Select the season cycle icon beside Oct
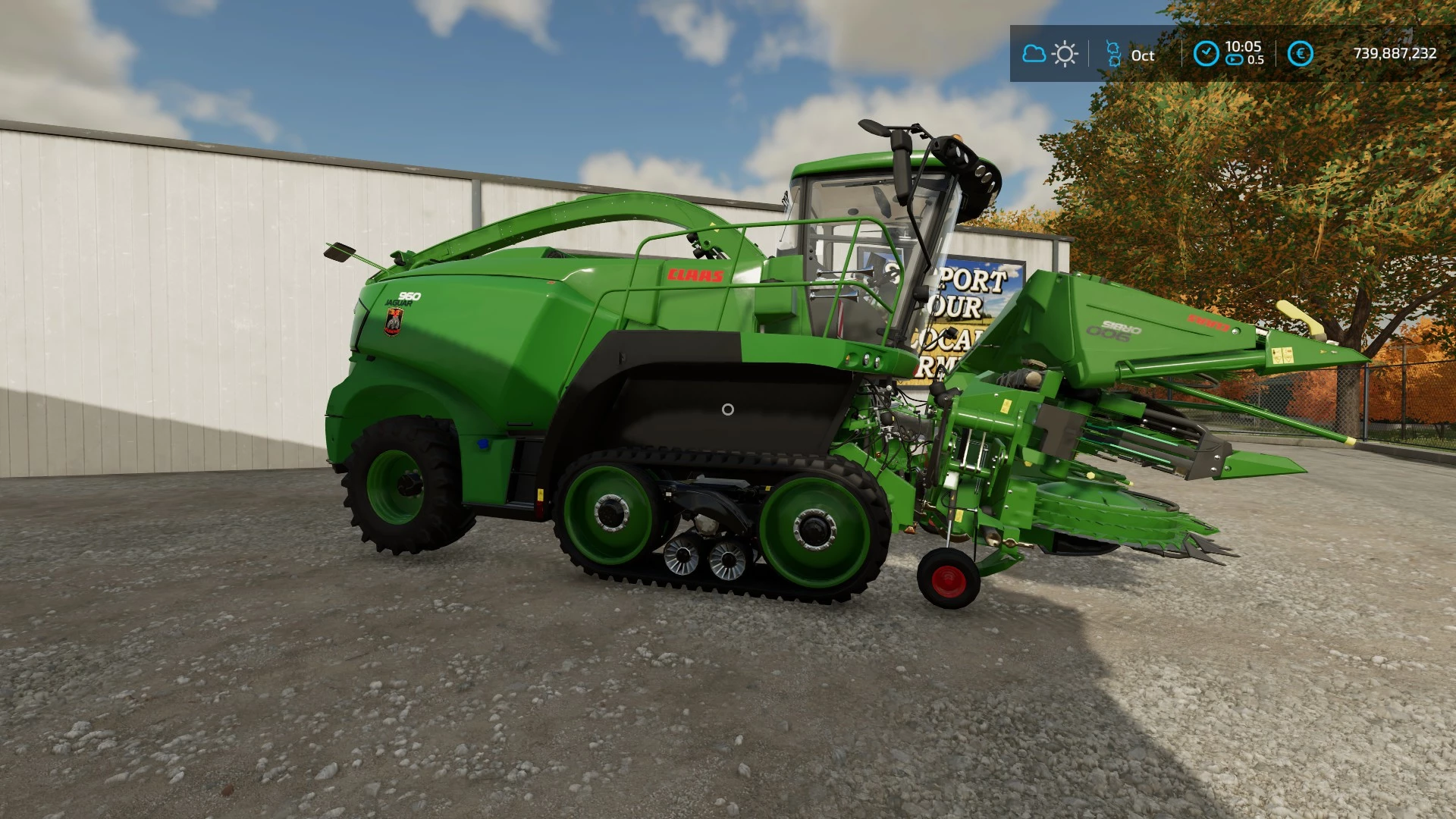Viewport: 1456px width, 819px height. (1113, 54)
